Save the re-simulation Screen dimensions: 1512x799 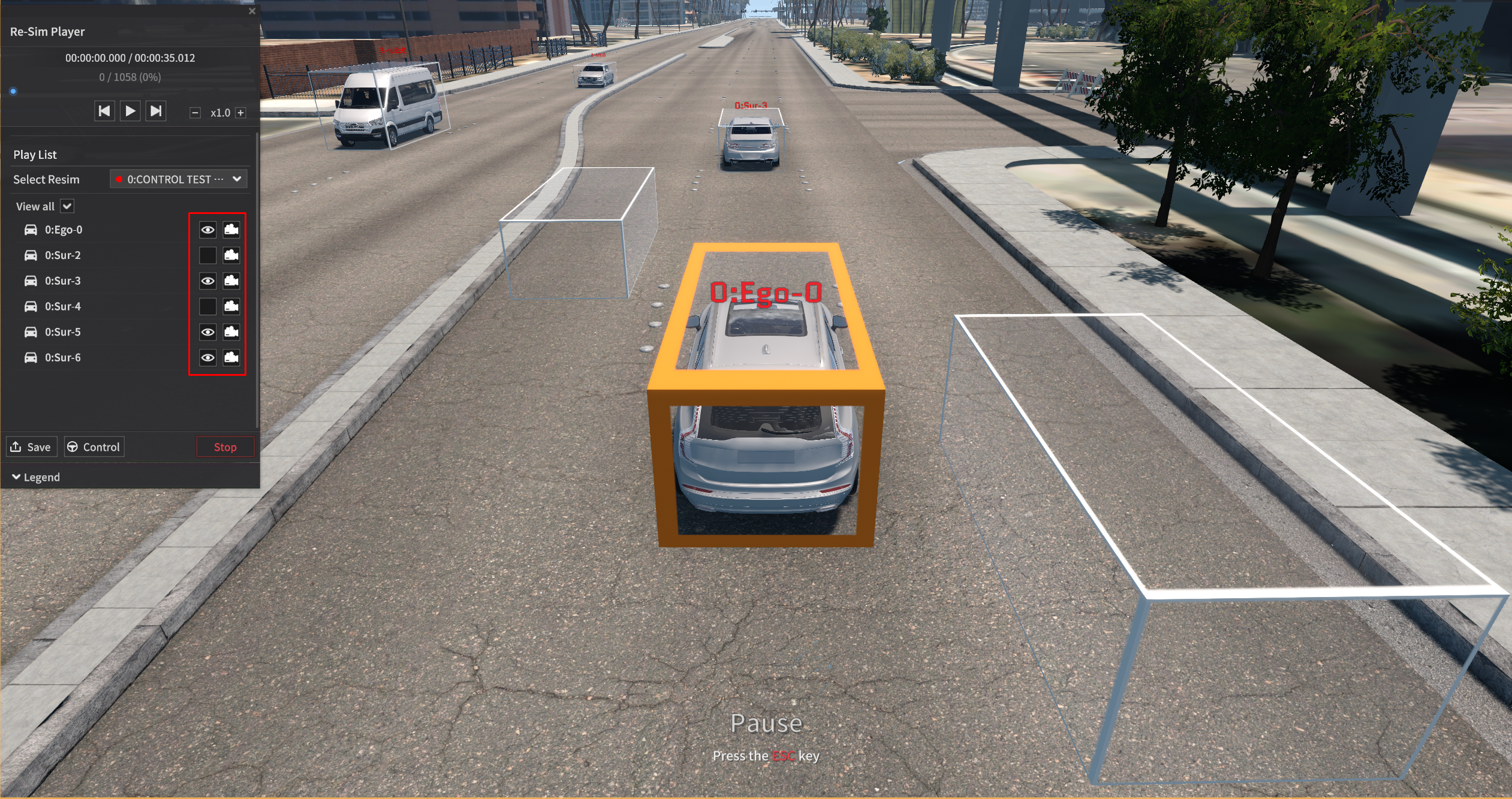(x=32, y=447)
